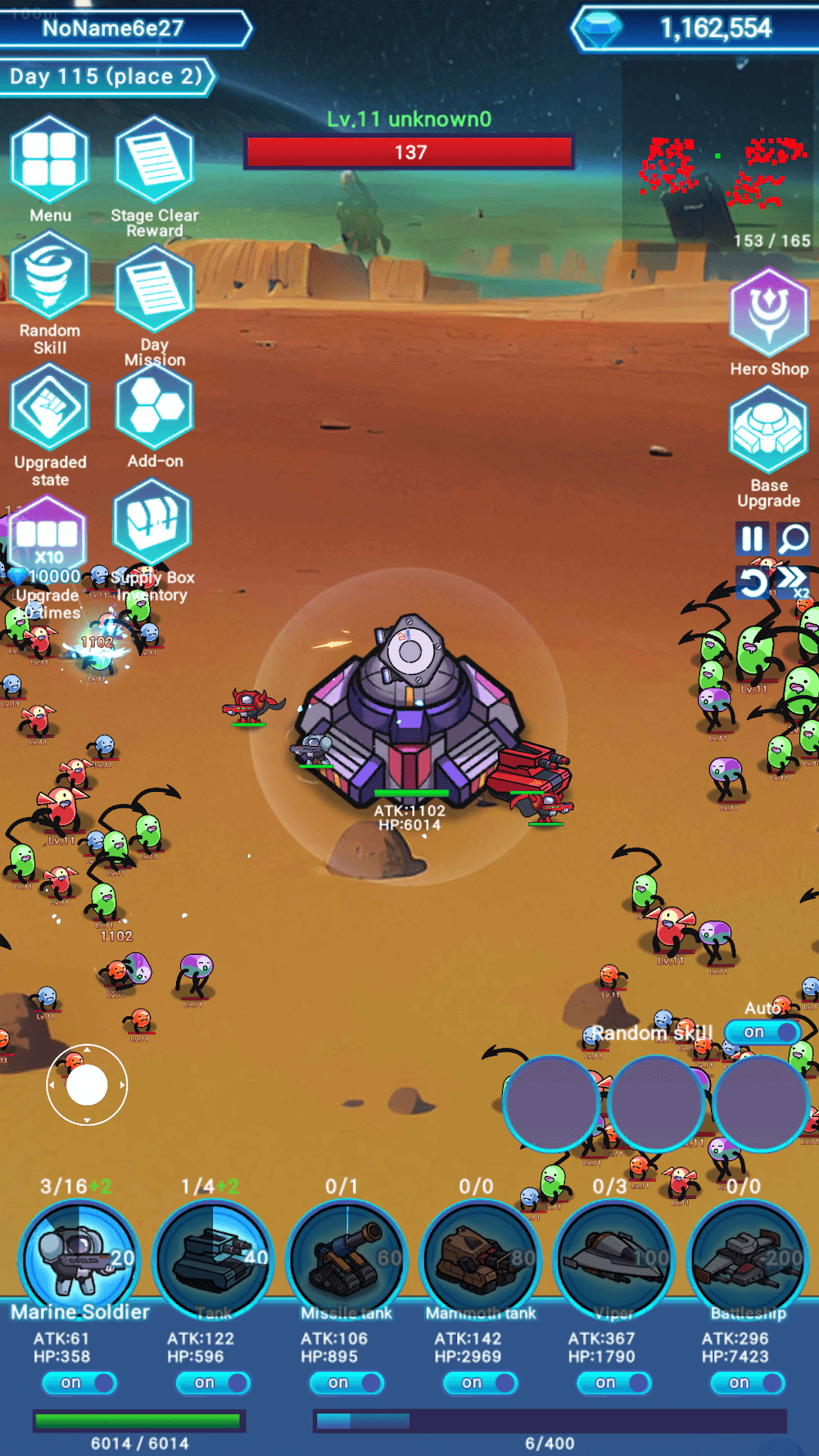Toggle the Viper unit on switch
This screenshot has height=1456, width=819.
point(613,1383)
